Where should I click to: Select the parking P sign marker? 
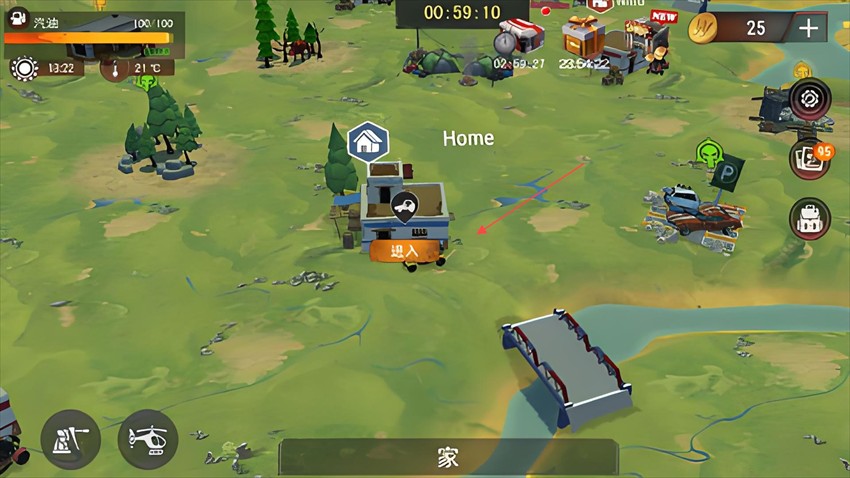pos(729,172)
